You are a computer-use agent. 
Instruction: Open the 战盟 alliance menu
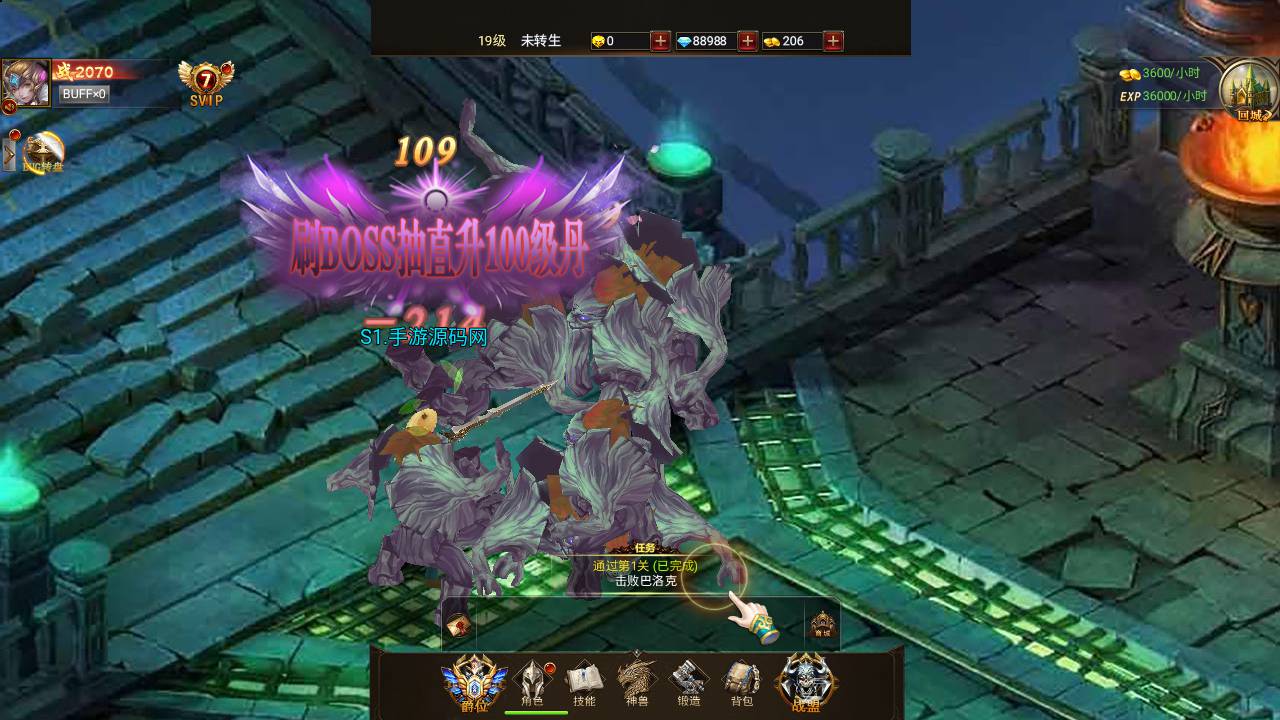(x=806, y=682)
